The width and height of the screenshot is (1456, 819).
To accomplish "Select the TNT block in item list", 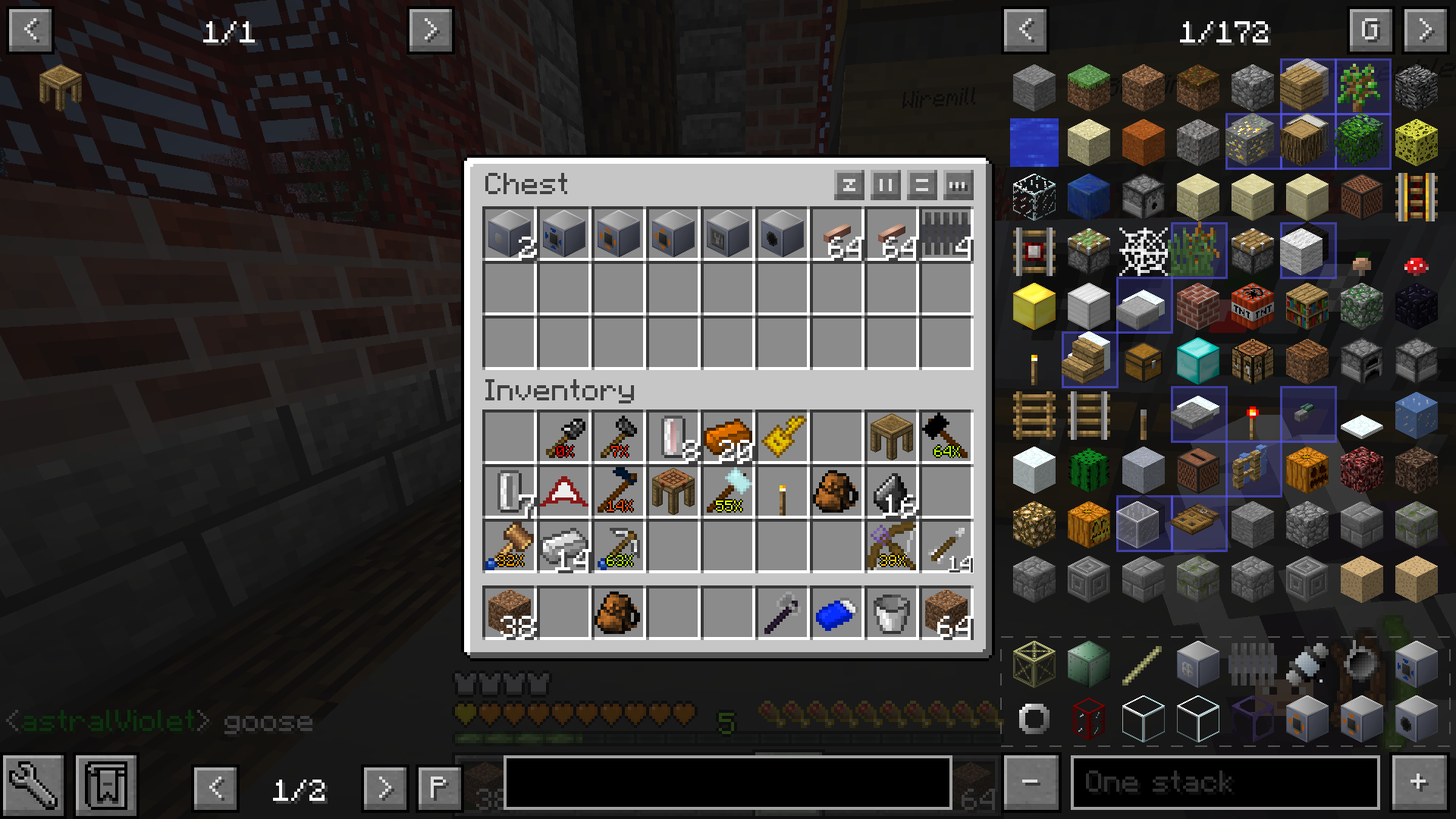I will click(1252, 306).
